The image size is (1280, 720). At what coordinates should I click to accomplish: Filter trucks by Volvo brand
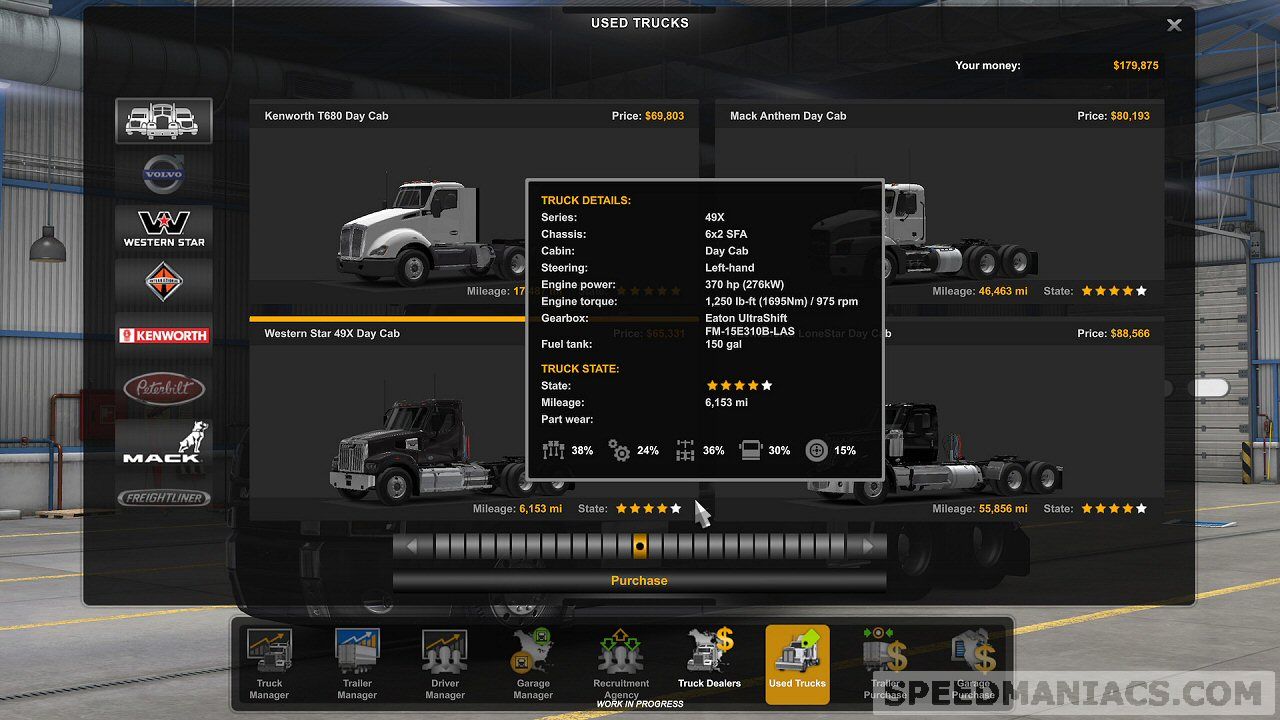coord(163,175)
